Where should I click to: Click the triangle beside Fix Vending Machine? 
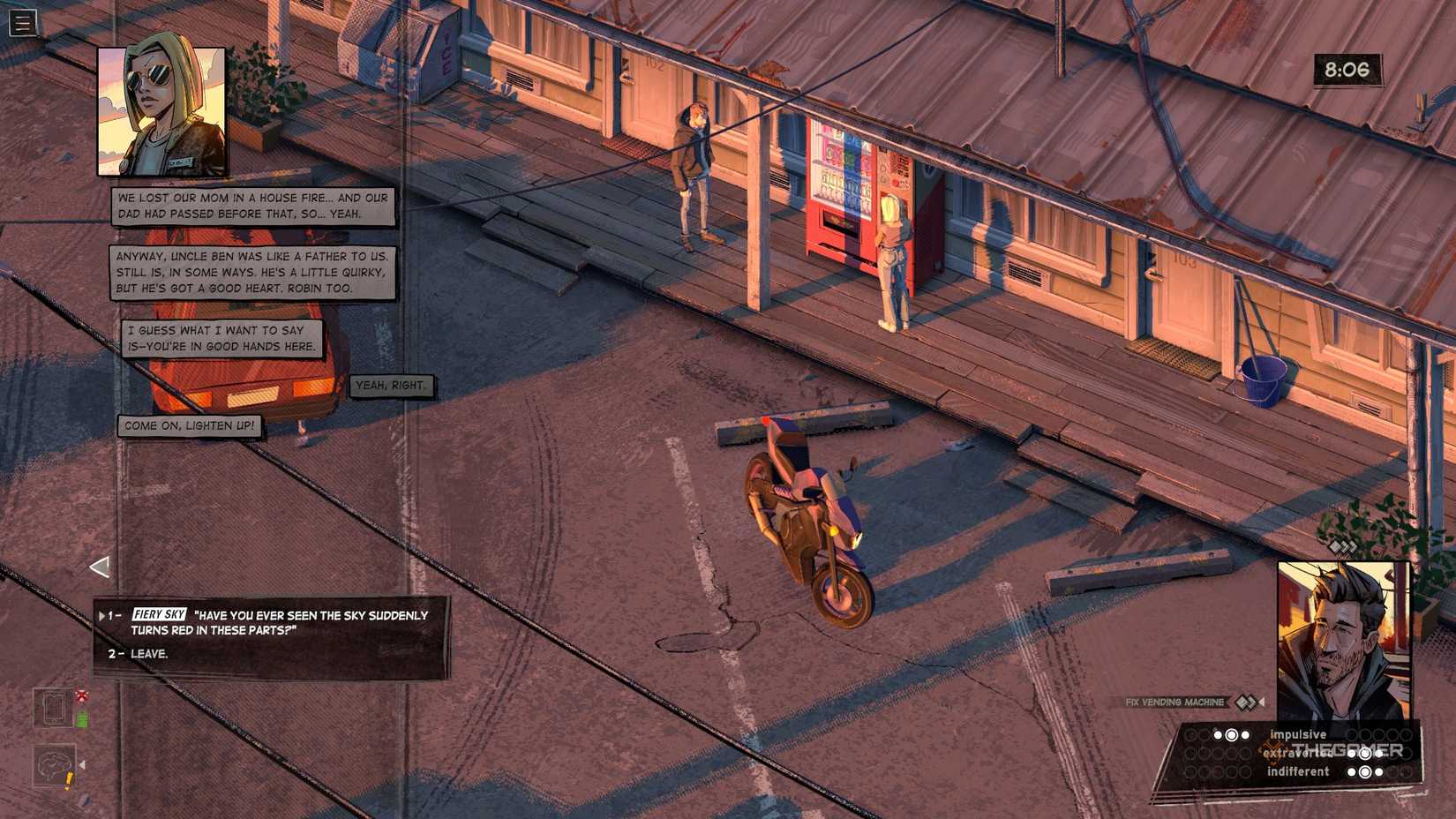click(x=1262, y=702)
